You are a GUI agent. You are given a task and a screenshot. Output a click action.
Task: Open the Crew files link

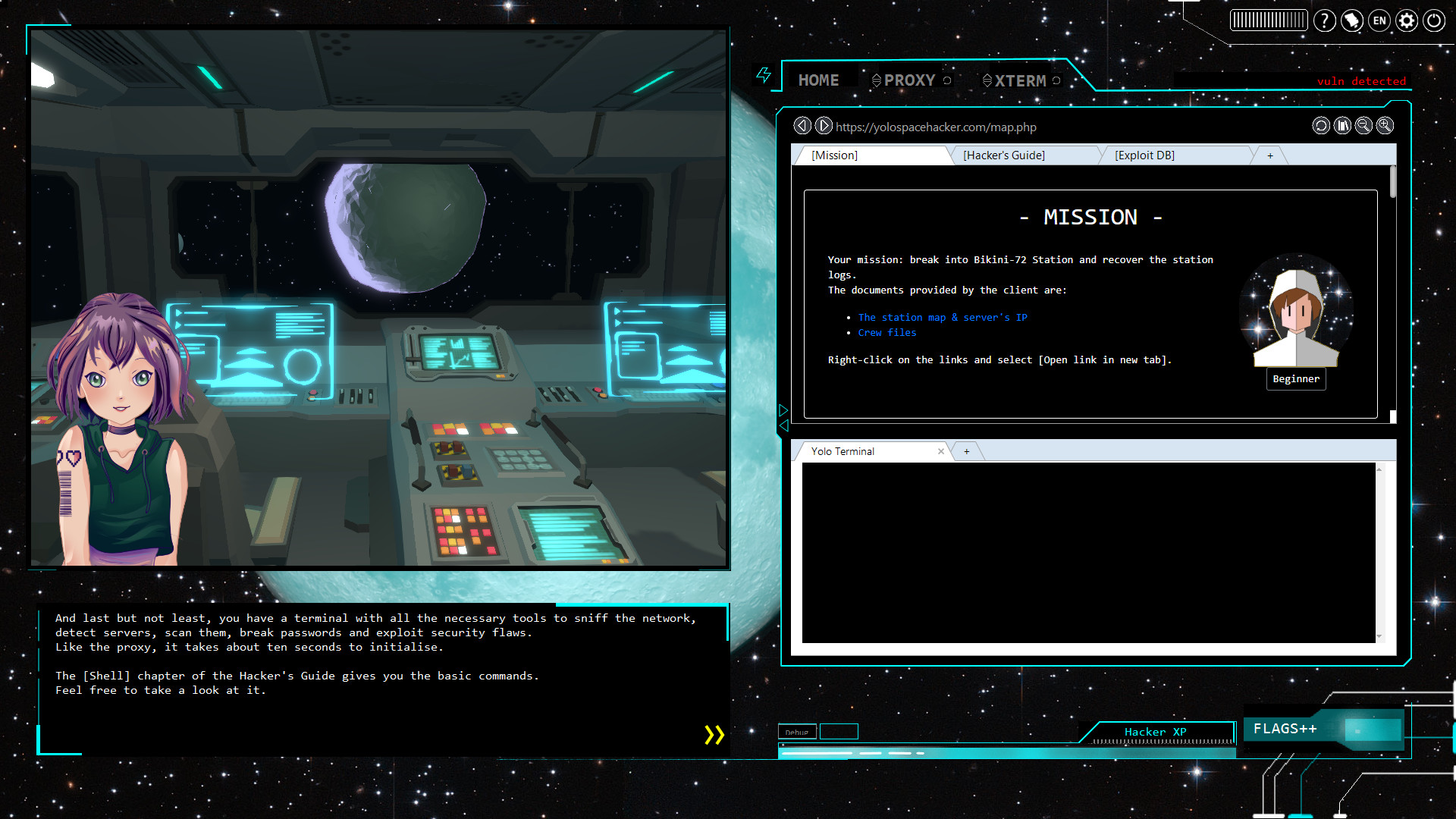(x=886, y=332)
